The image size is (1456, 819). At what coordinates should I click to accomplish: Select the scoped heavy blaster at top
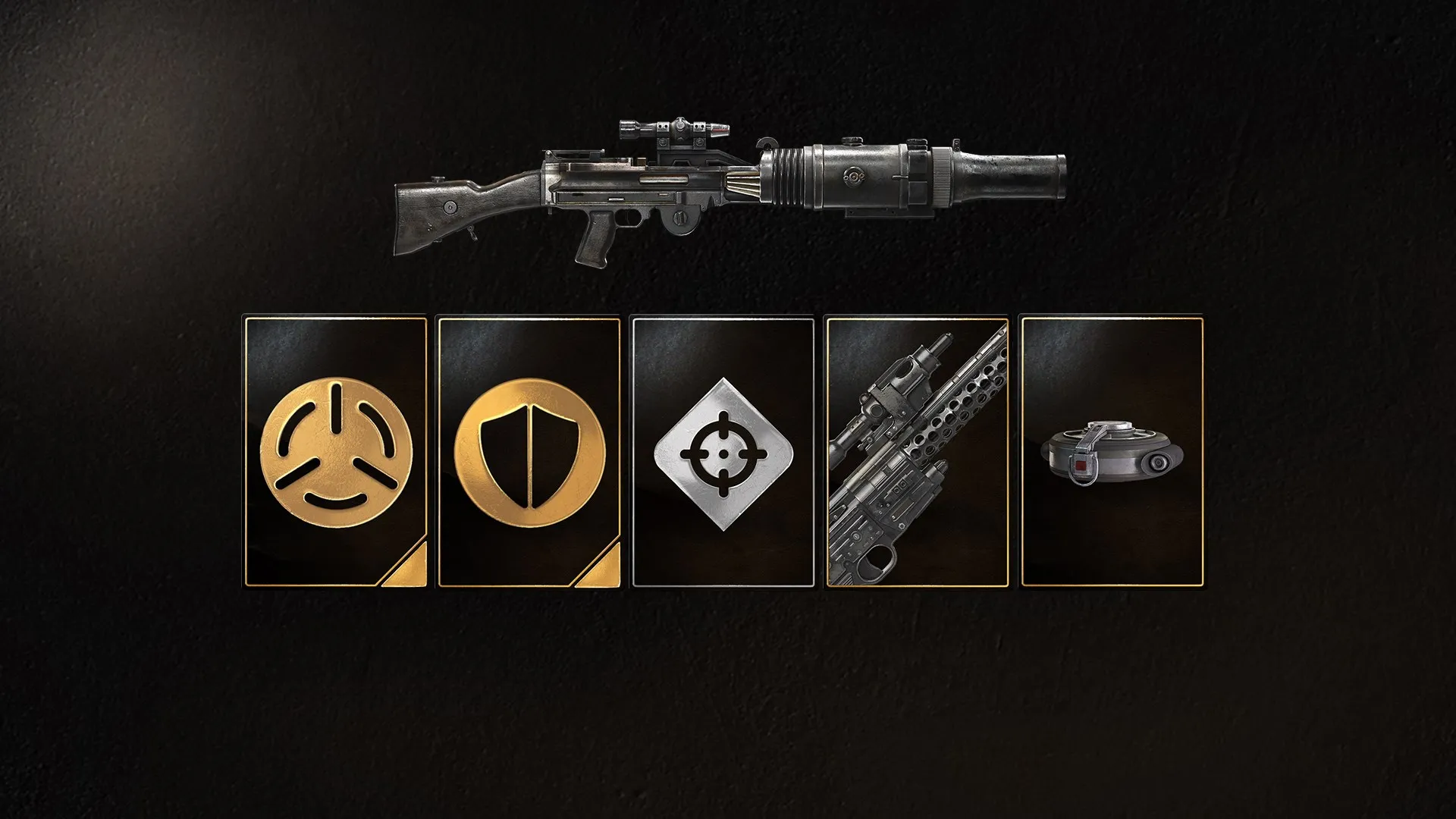coord(728,190)
